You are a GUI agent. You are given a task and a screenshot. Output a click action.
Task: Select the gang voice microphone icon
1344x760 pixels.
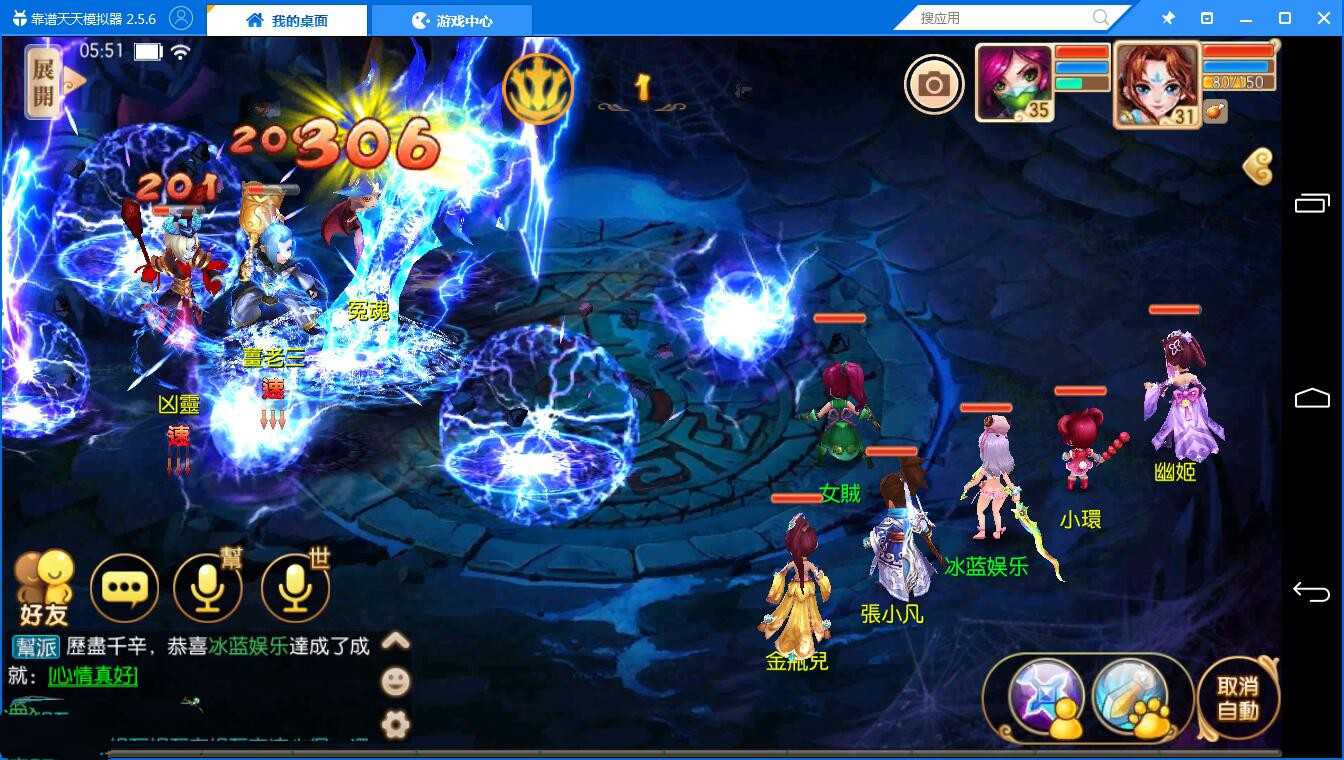pyautogui.click(x=208, y=590)
